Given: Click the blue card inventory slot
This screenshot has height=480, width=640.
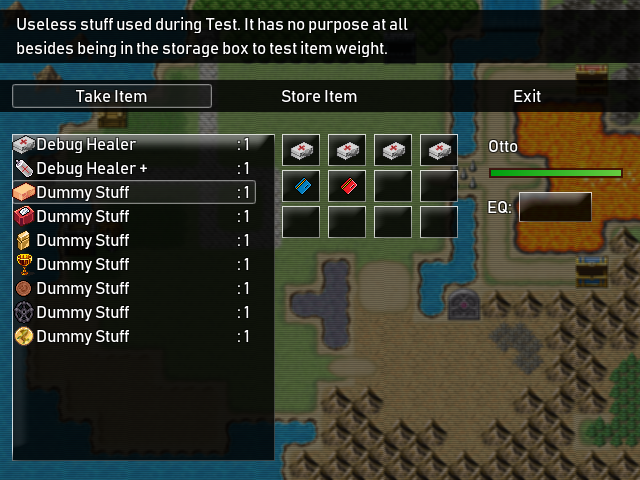Looking at the screenshot, I should tap(301, 186).
